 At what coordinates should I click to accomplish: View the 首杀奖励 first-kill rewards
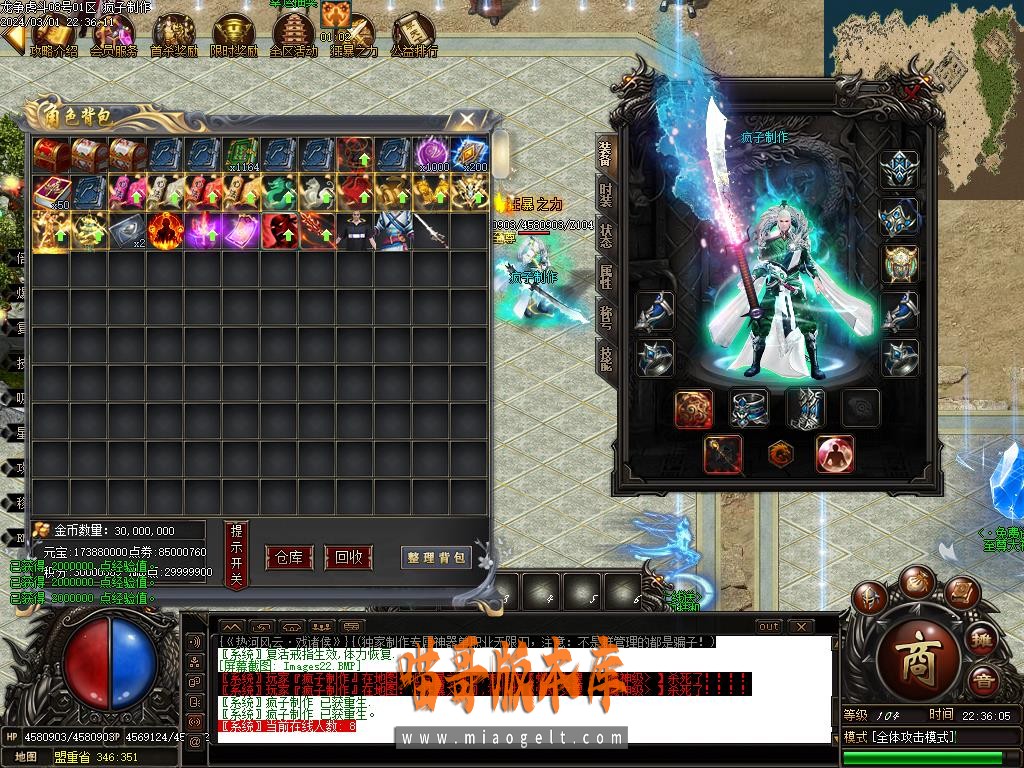[174, 37]
